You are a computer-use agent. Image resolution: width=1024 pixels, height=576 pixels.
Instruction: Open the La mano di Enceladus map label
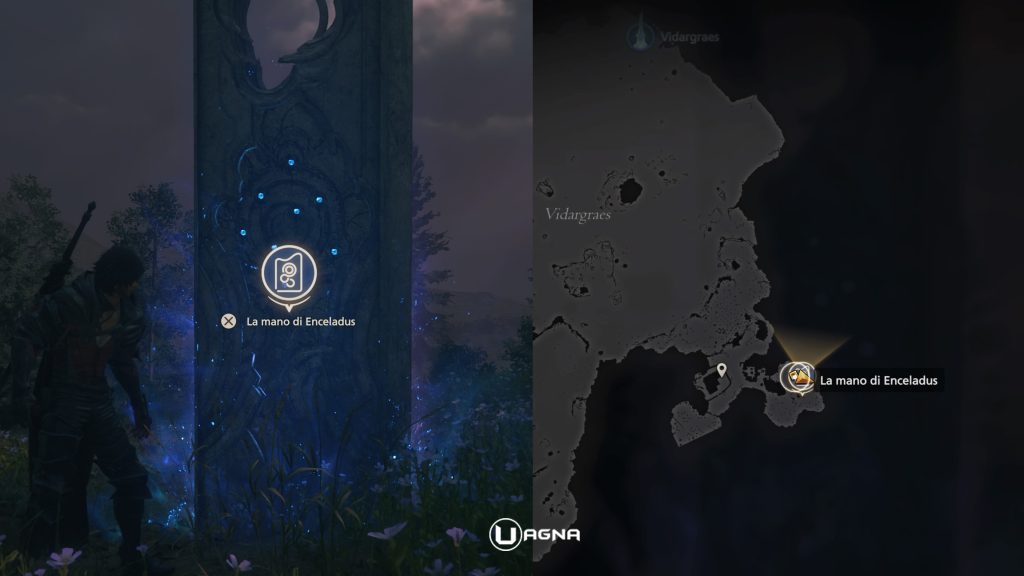click(x=878, y=380)
